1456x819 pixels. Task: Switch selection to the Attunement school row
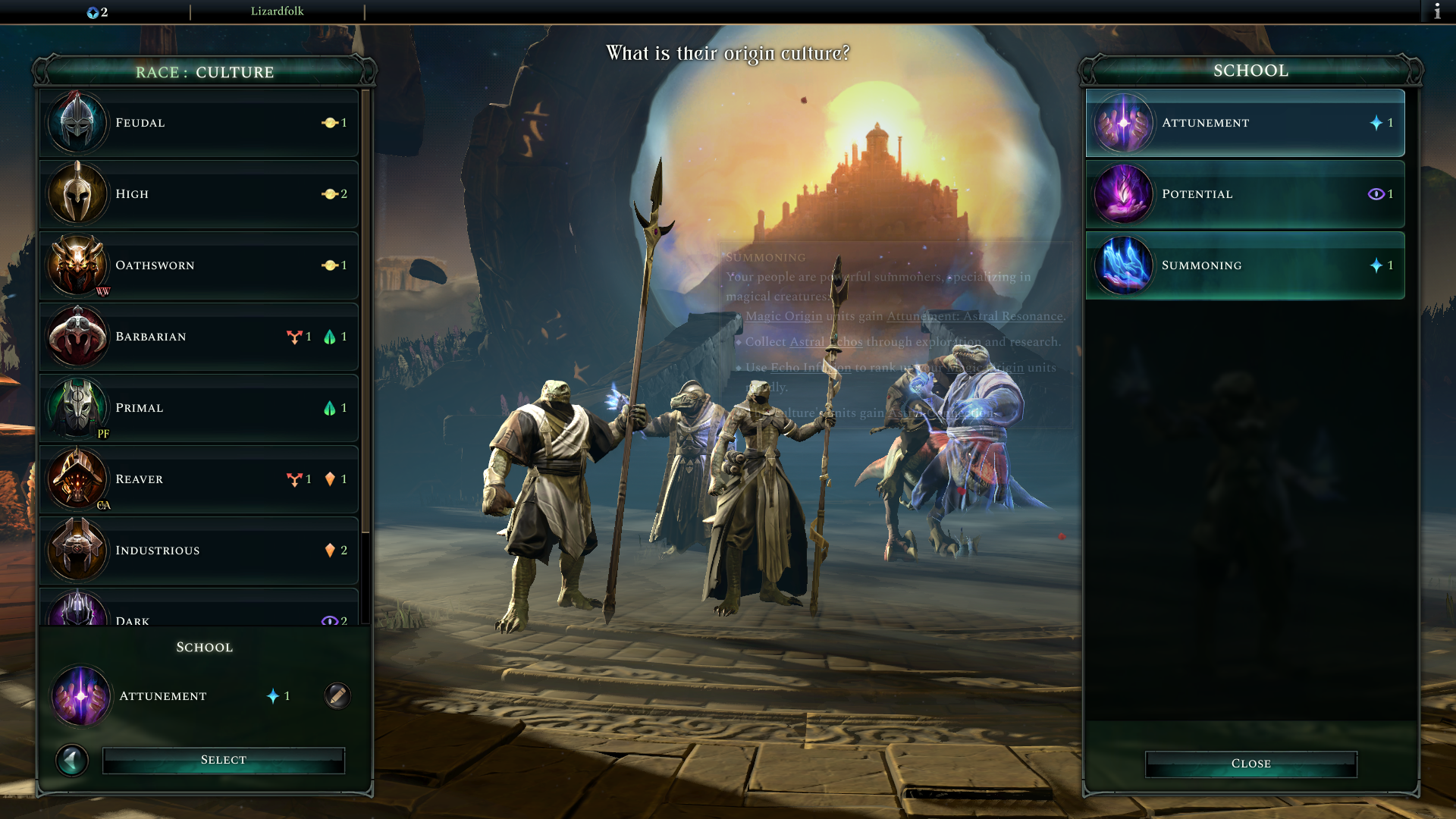(1244, 123)
